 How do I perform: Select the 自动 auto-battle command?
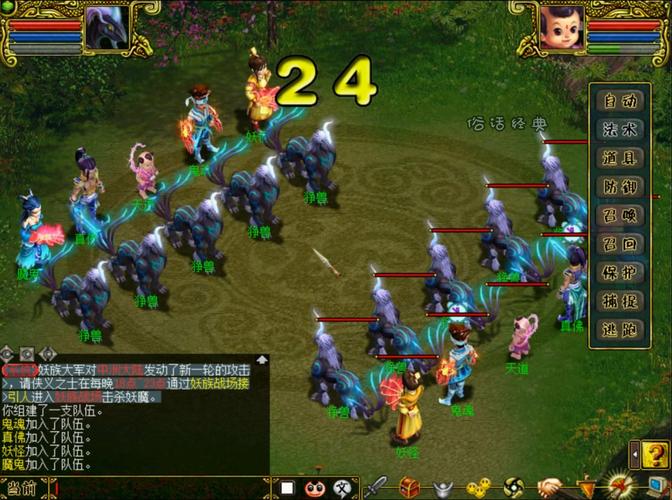(x=619, y=100)
